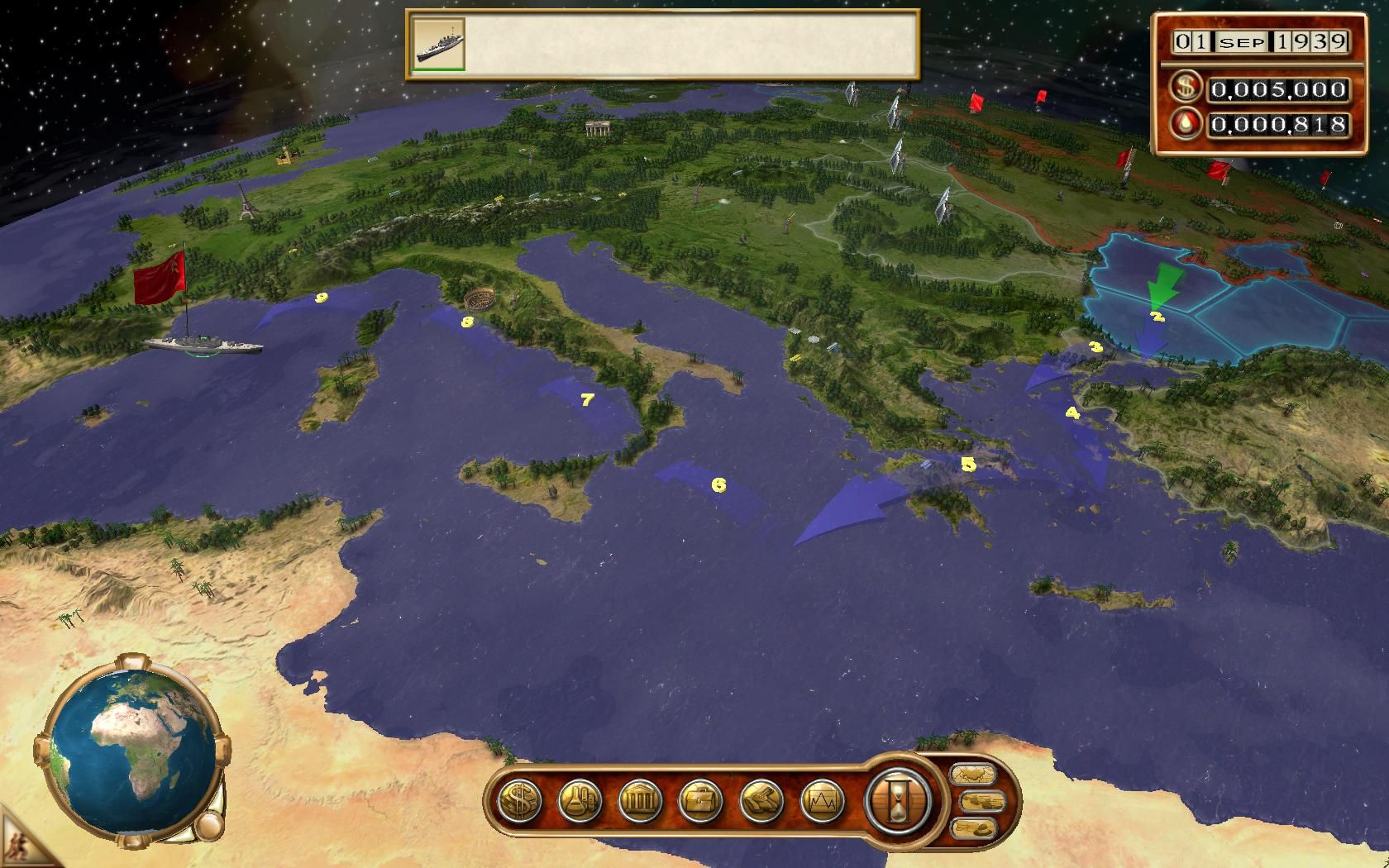Open the research flask panel
Viewport: 1389px width, 868px height.
click(580, 800)
